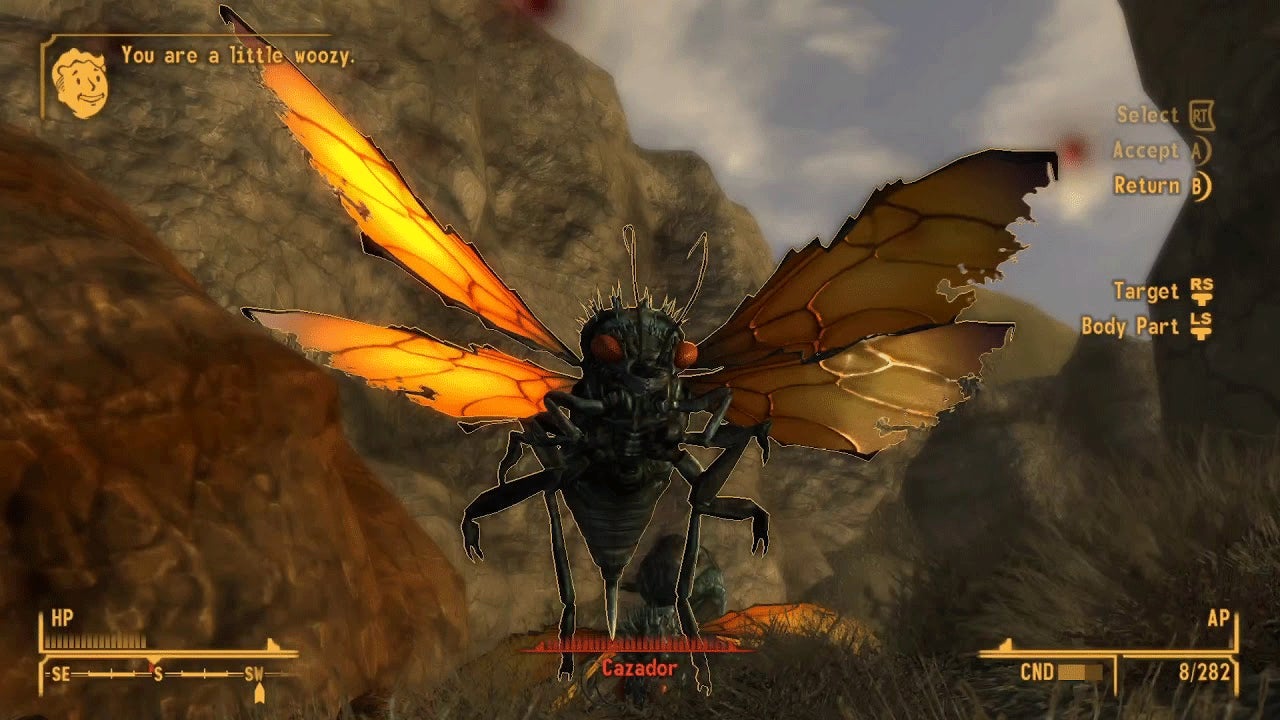Click the A button icon next to Accept

coord(1200,150)
